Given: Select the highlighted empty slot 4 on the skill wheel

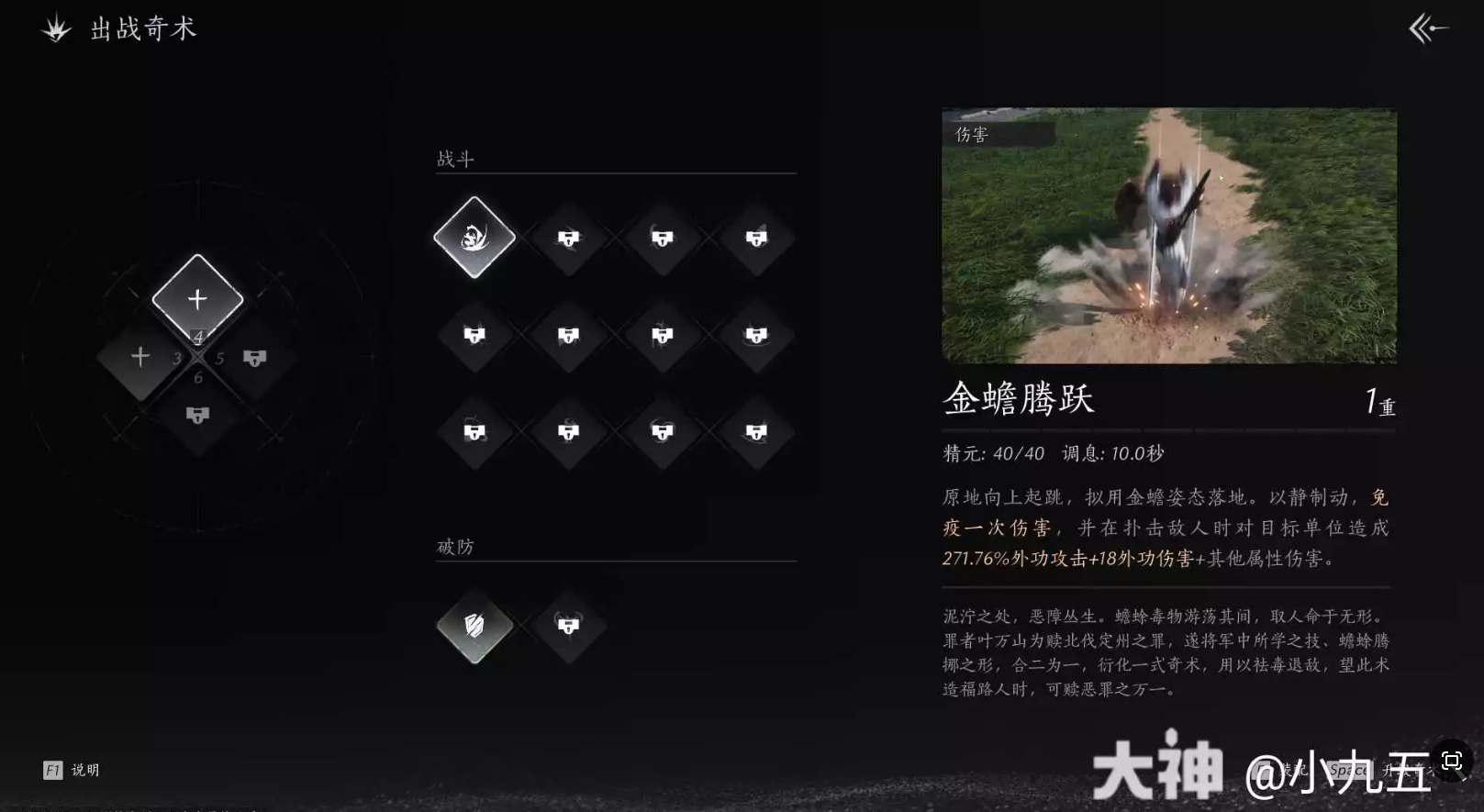Looking at the screenshot, I should click(x=196, y=296).
